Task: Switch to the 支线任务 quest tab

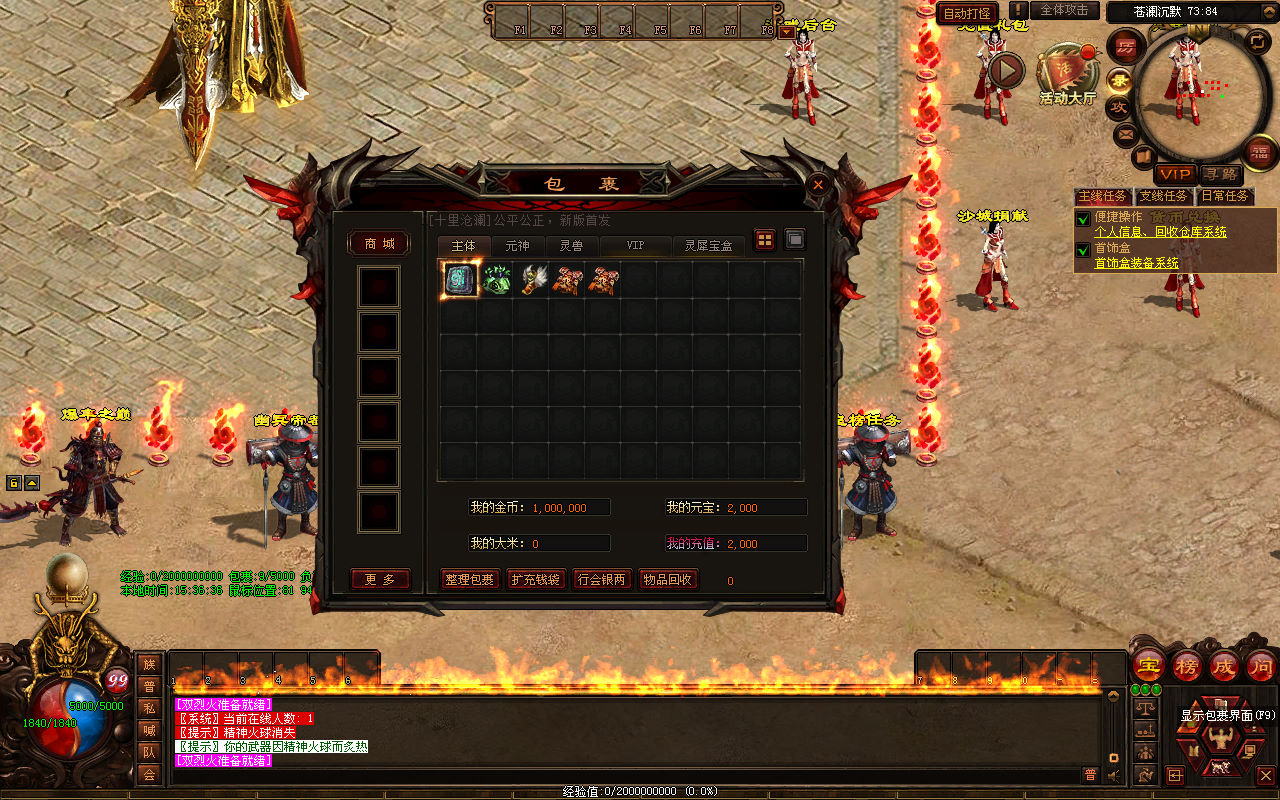Action: pos(1164,196)
